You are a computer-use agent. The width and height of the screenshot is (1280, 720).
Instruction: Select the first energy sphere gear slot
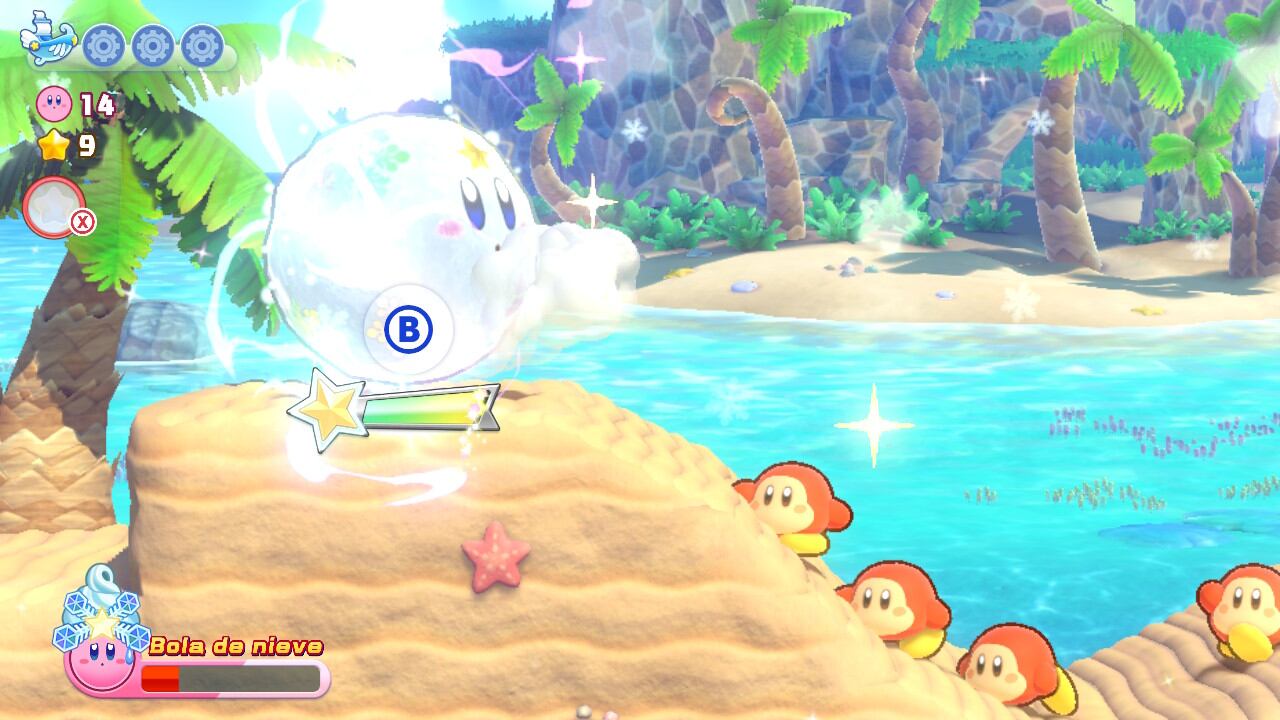coord(103,45)
